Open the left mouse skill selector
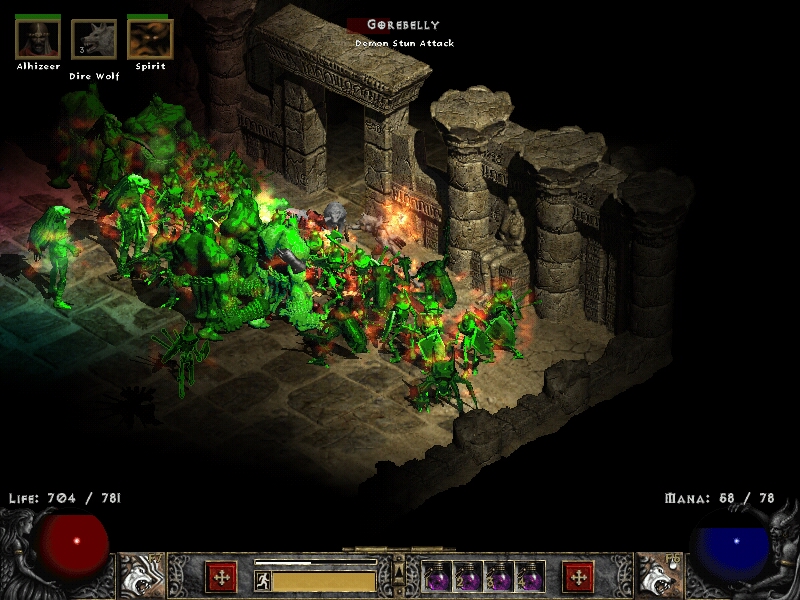800x600 pixels. pyautogui.click(x=142, y=575)
